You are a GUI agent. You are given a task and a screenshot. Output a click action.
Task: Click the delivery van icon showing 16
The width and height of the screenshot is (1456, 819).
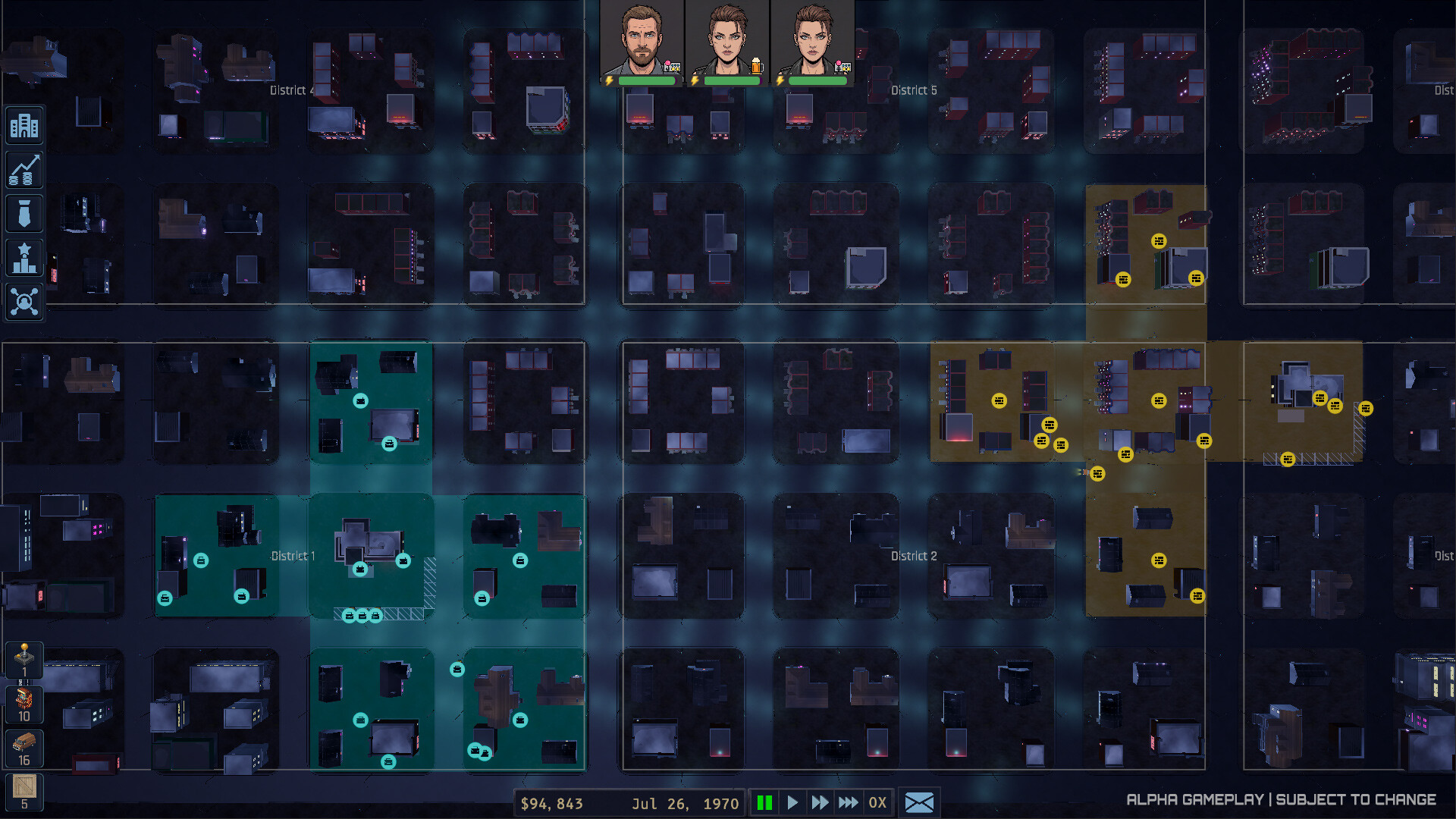click(24, 747)
